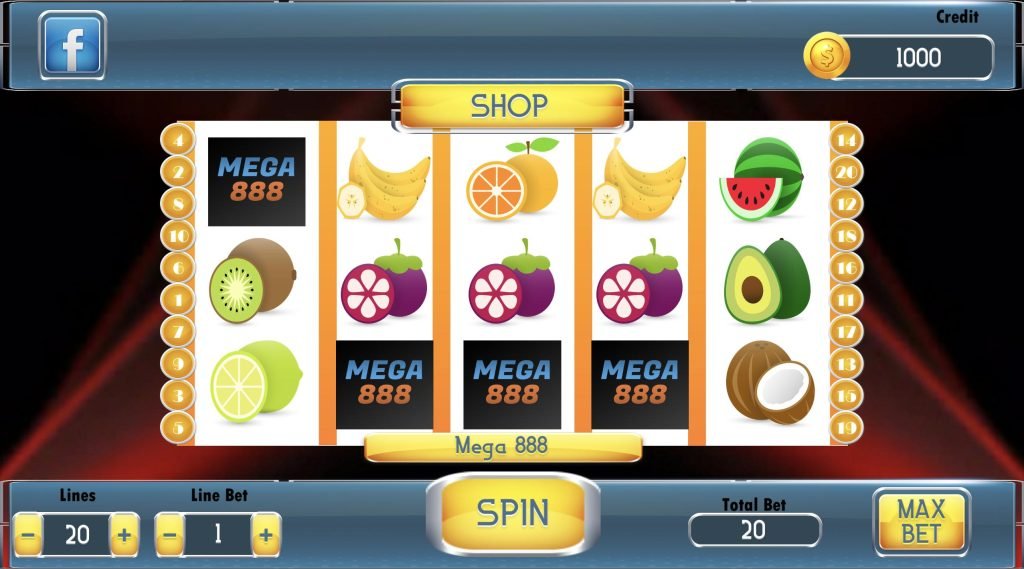This screenshot has height=569, width=1024.
Task: Select payline marker number 14
Action: click(846, 140)
